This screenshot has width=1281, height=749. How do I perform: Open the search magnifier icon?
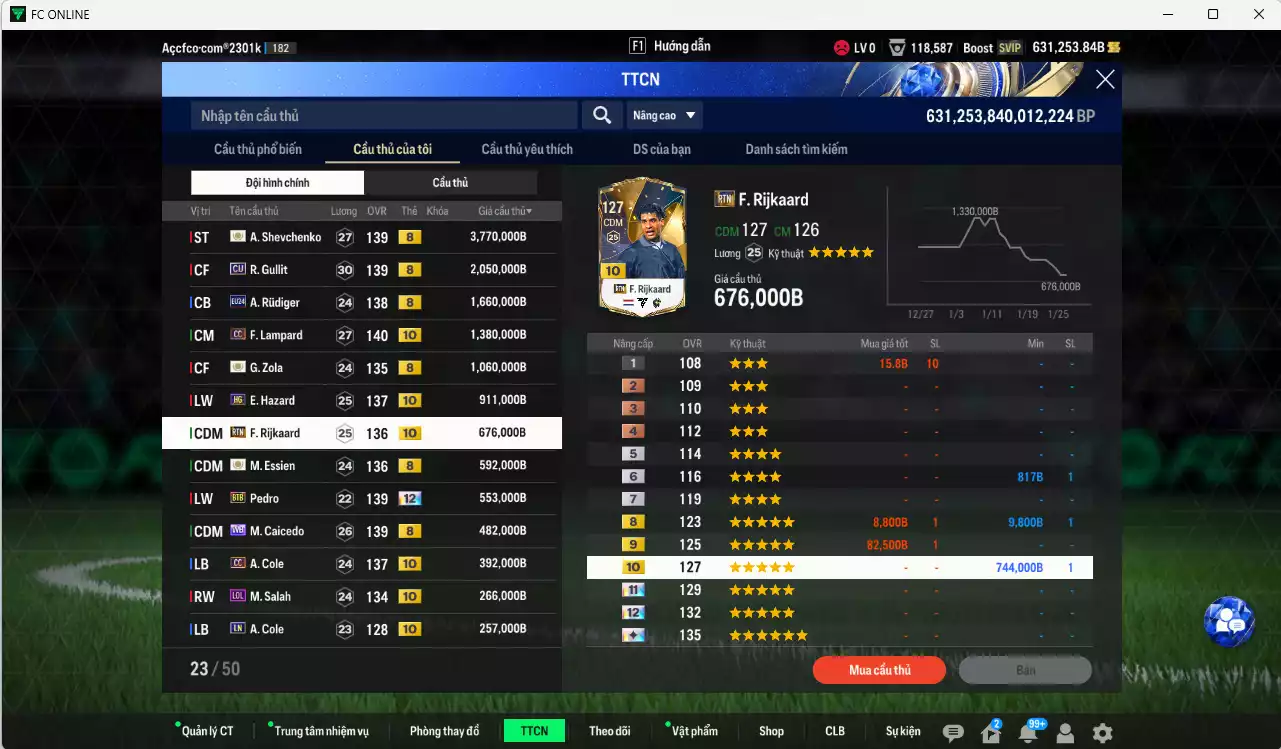tap(601, 115)
